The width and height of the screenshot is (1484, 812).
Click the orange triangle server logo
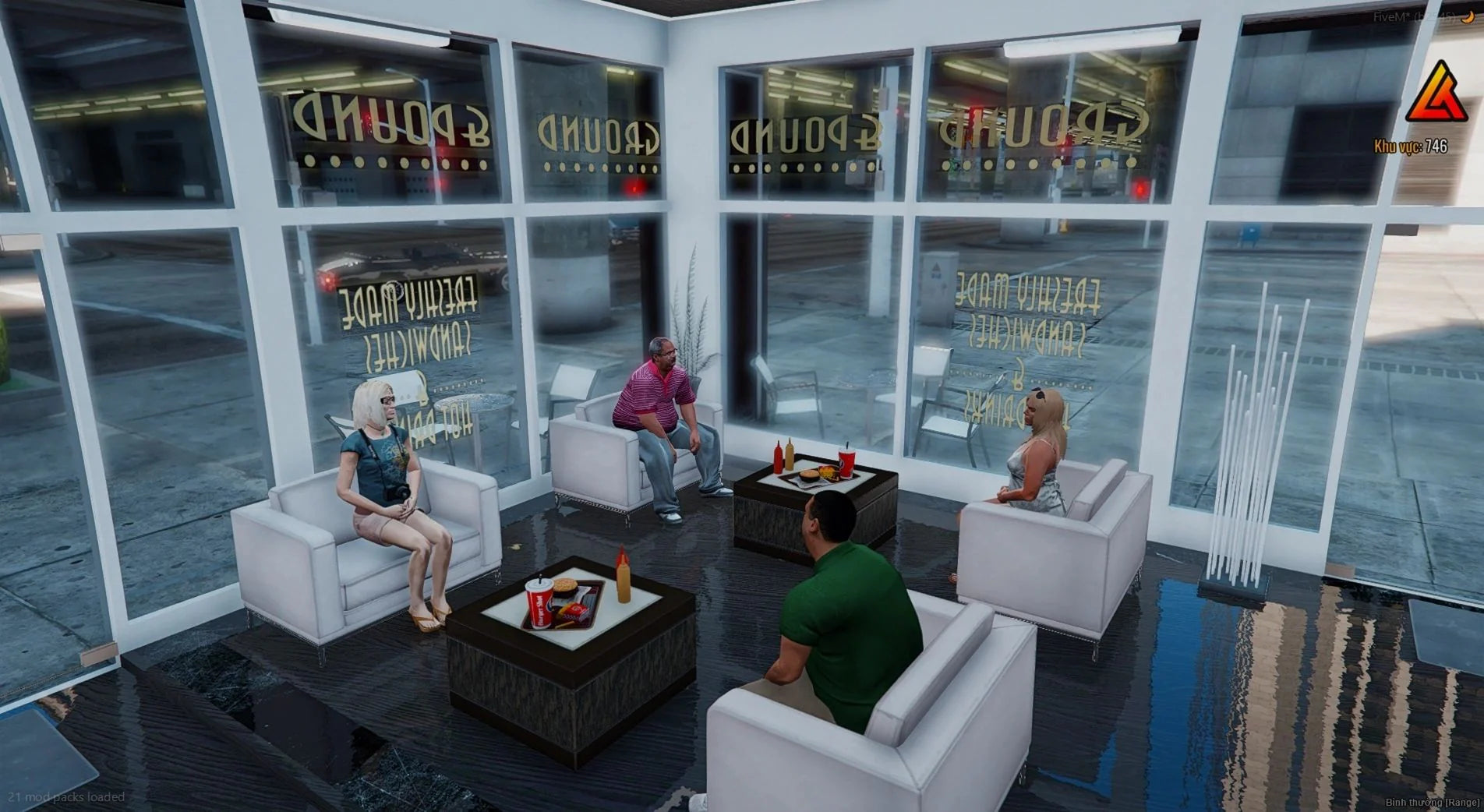(x=1435, y=96)
